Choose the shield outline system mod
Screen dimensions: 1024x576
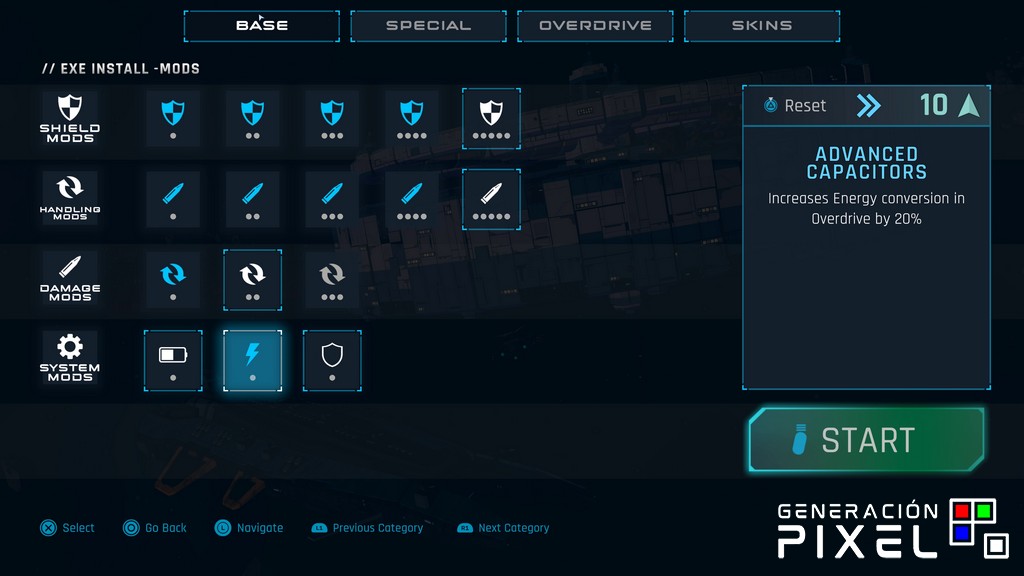pyautogui.click(x=332, y=360)
